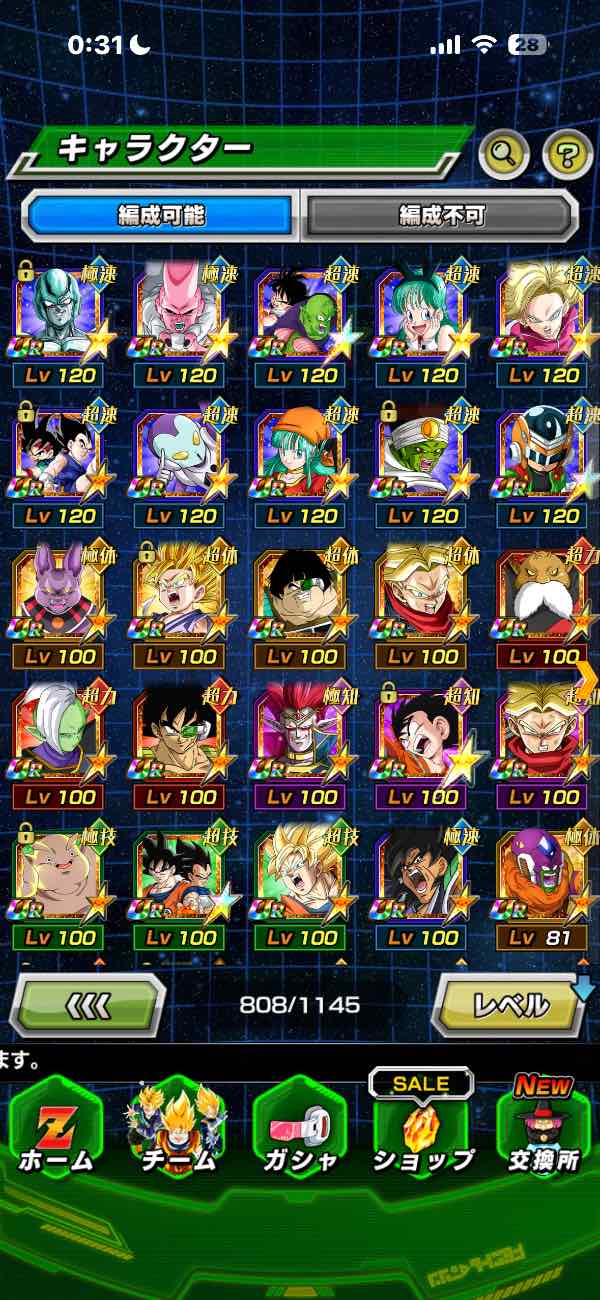Click the orange next-page arrow
This screenshot has width=600, height=1300.
click(587, 680)
